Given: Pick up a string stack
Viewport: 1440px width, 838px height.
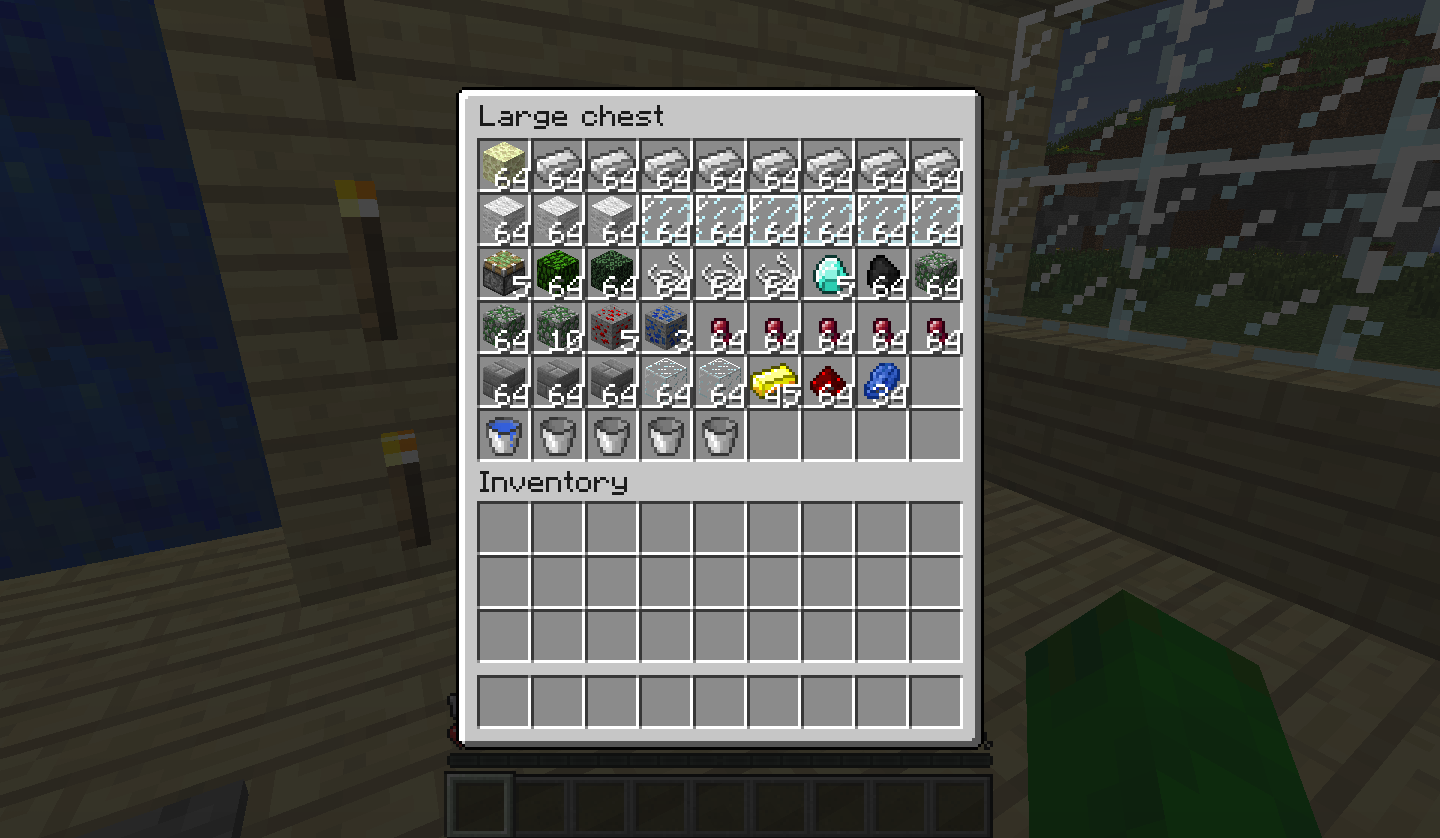Looking at the screenshot, I should tap(665, 275).
